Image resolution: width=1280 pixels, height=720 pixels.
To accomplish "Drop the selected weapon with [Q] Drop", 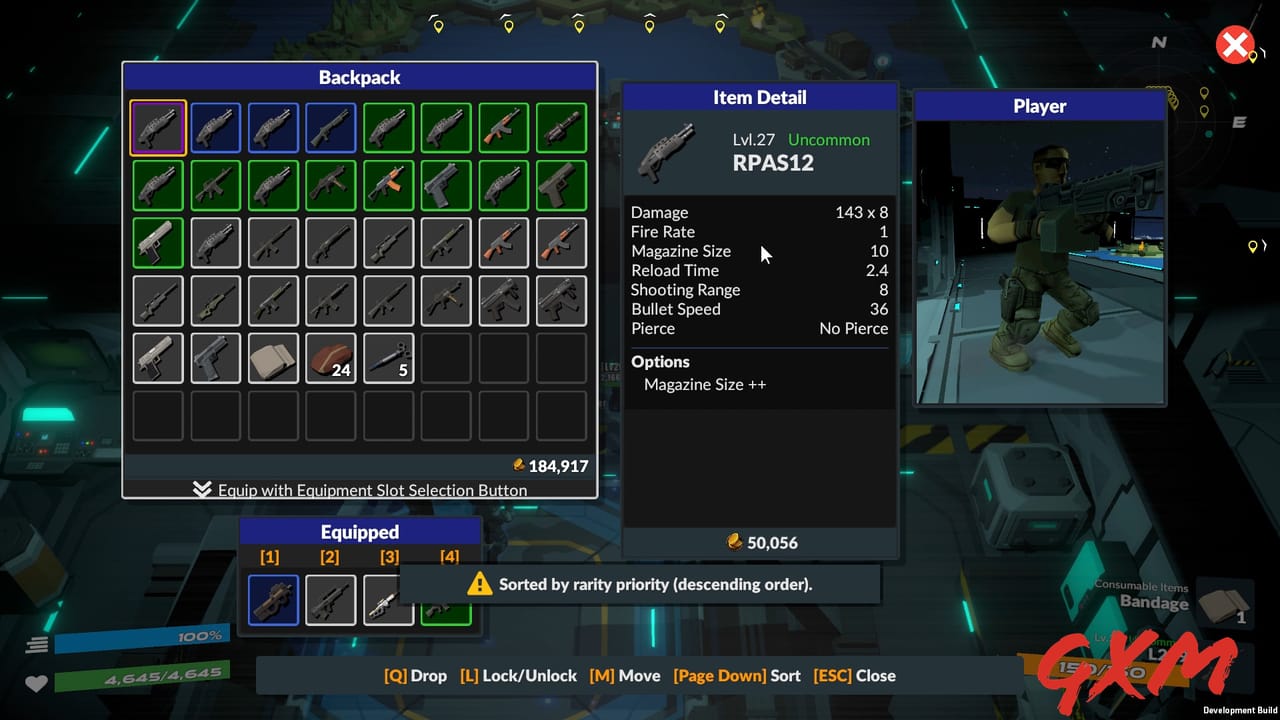I will (416, 675).
